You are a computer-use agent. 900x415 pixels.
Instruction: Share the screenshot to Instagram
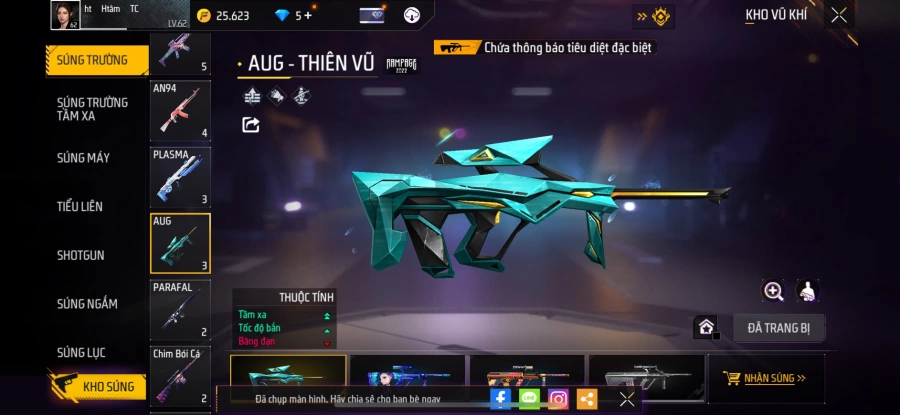pos(558,399)
